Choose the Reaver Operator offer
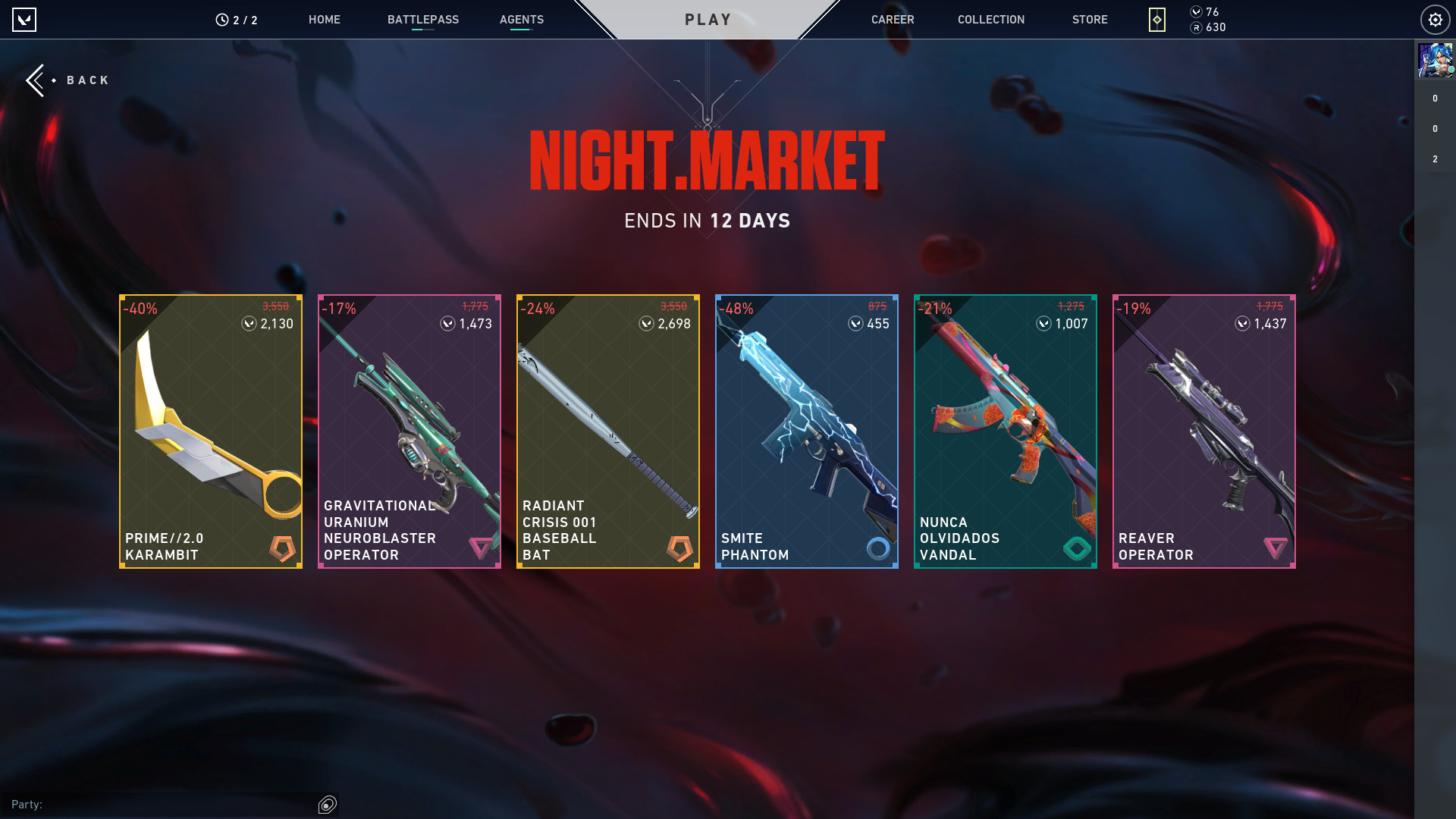Viewport: 1456px width, 819px height. [x=1204, y=431]
